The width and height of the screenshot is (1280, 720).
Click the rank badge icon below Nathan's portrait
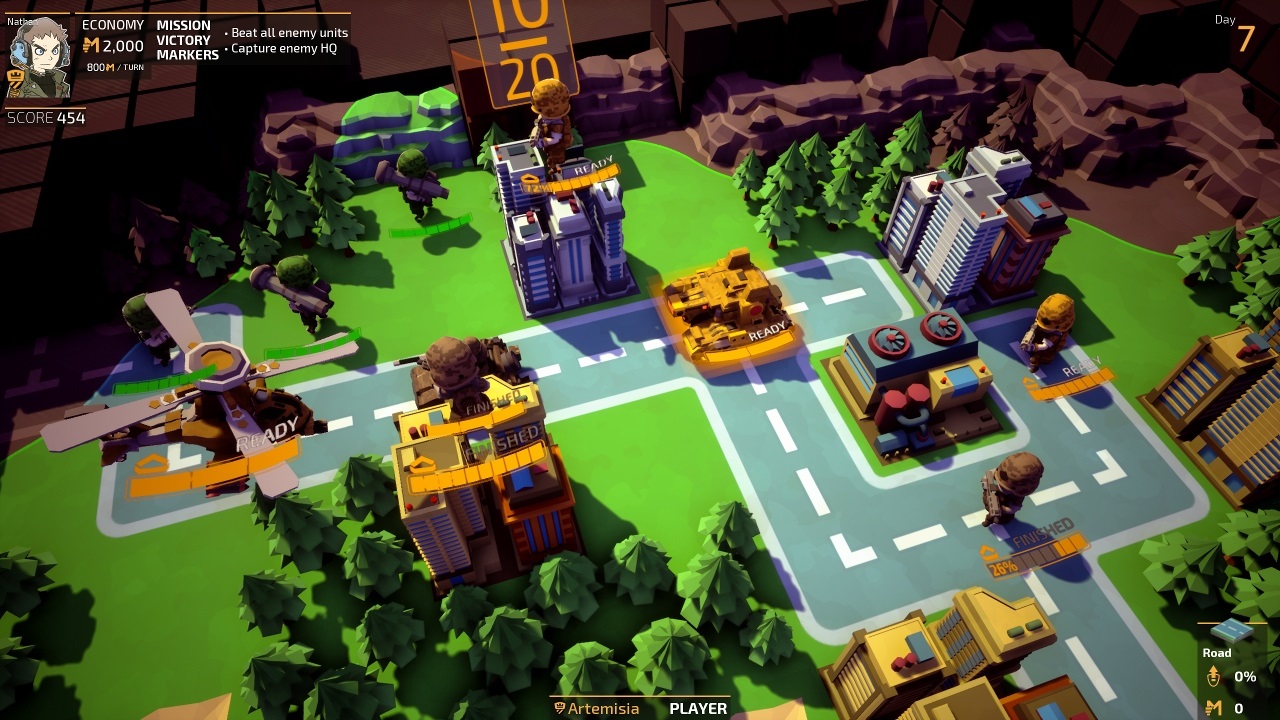point(14,75)
